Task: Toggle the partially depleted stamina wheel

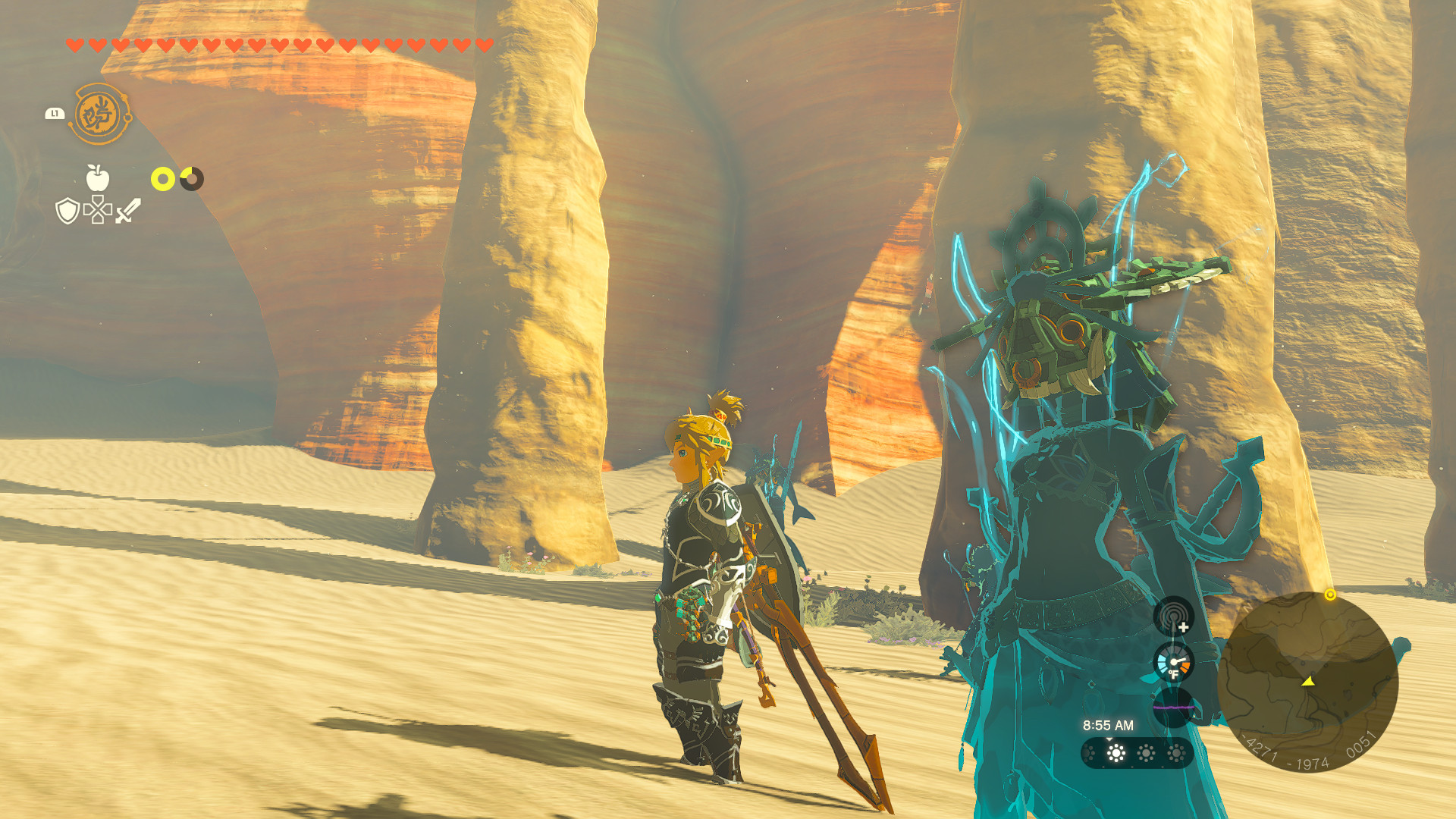Action: coord(192,178)
